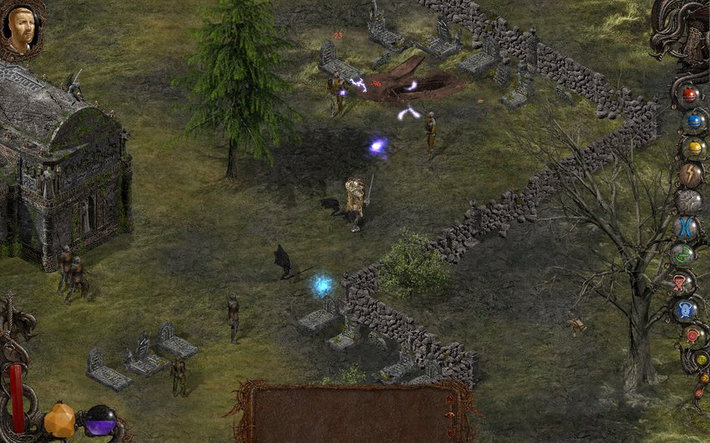Choose the blue X rune icon
This screenshot has height=443, width=710.
689,228
